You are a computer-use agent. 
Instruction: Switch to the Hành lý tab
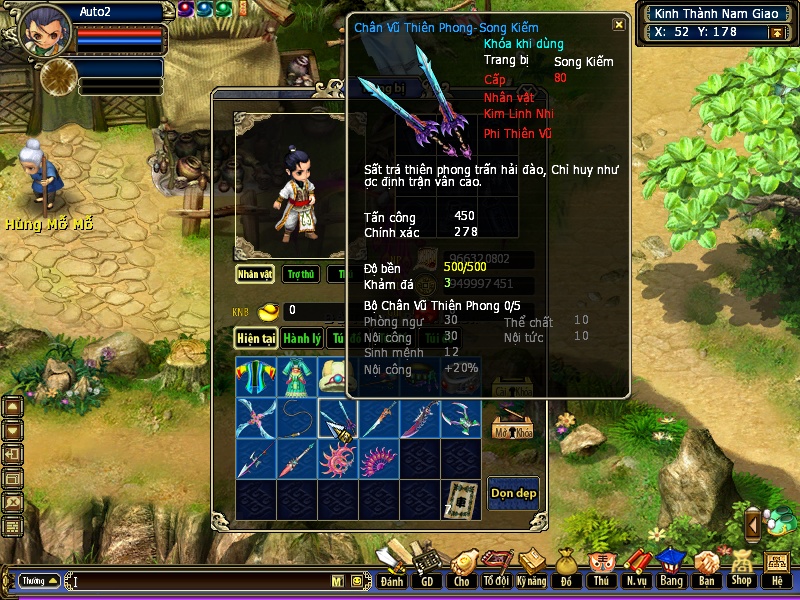coord(301,338)
